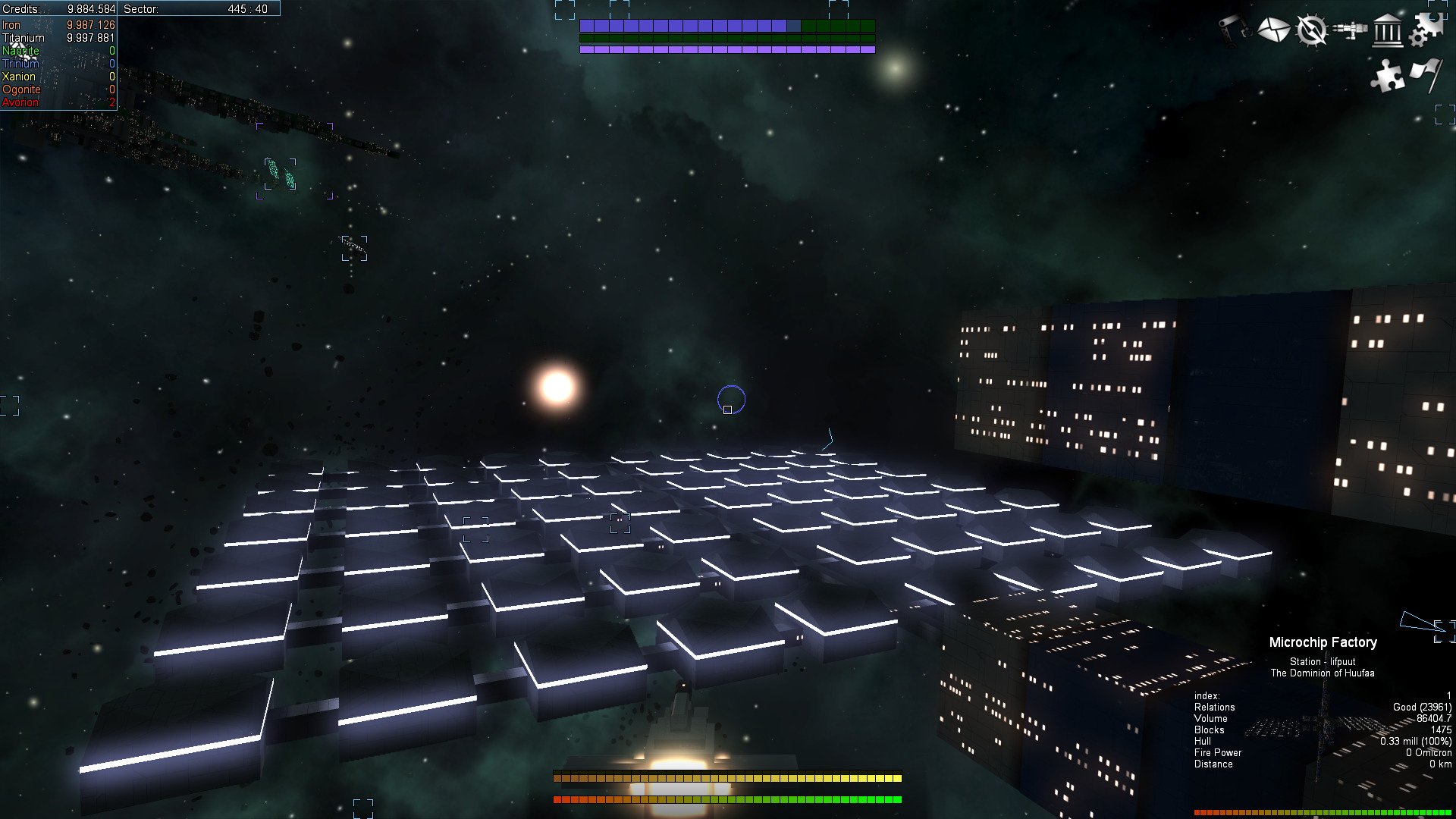
Task: Open the ship overview icon
Action: [1350, 30]
